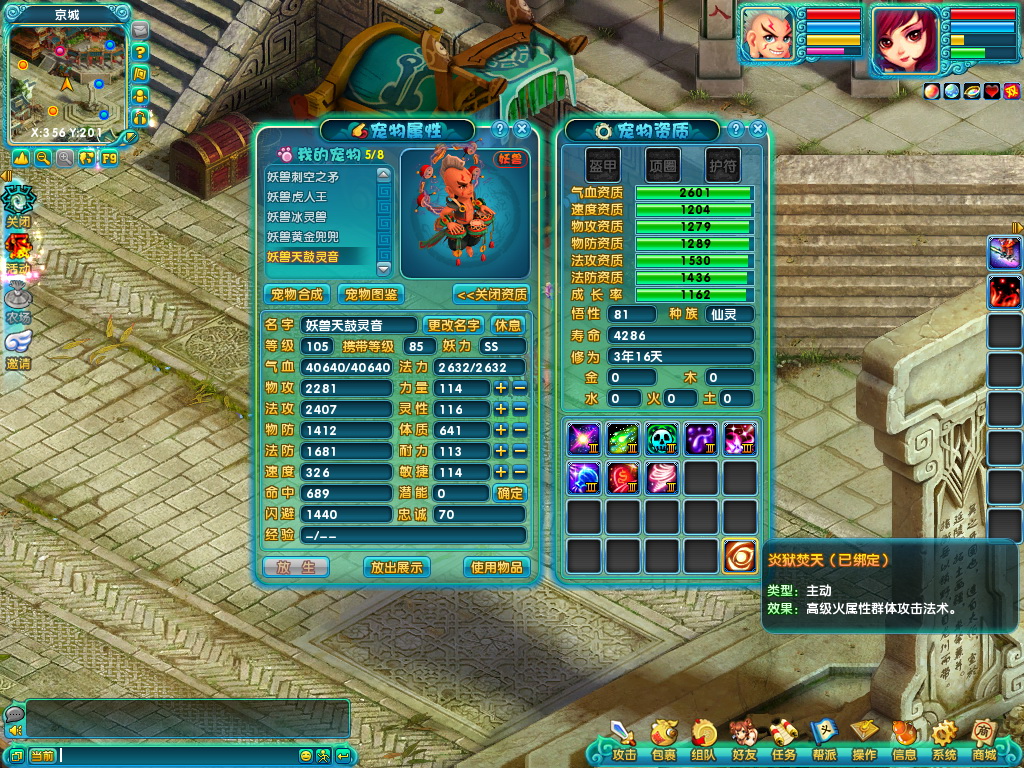Click 更改名字 to rename pet
Viewport: 1024px width, 768px height.
454,325
